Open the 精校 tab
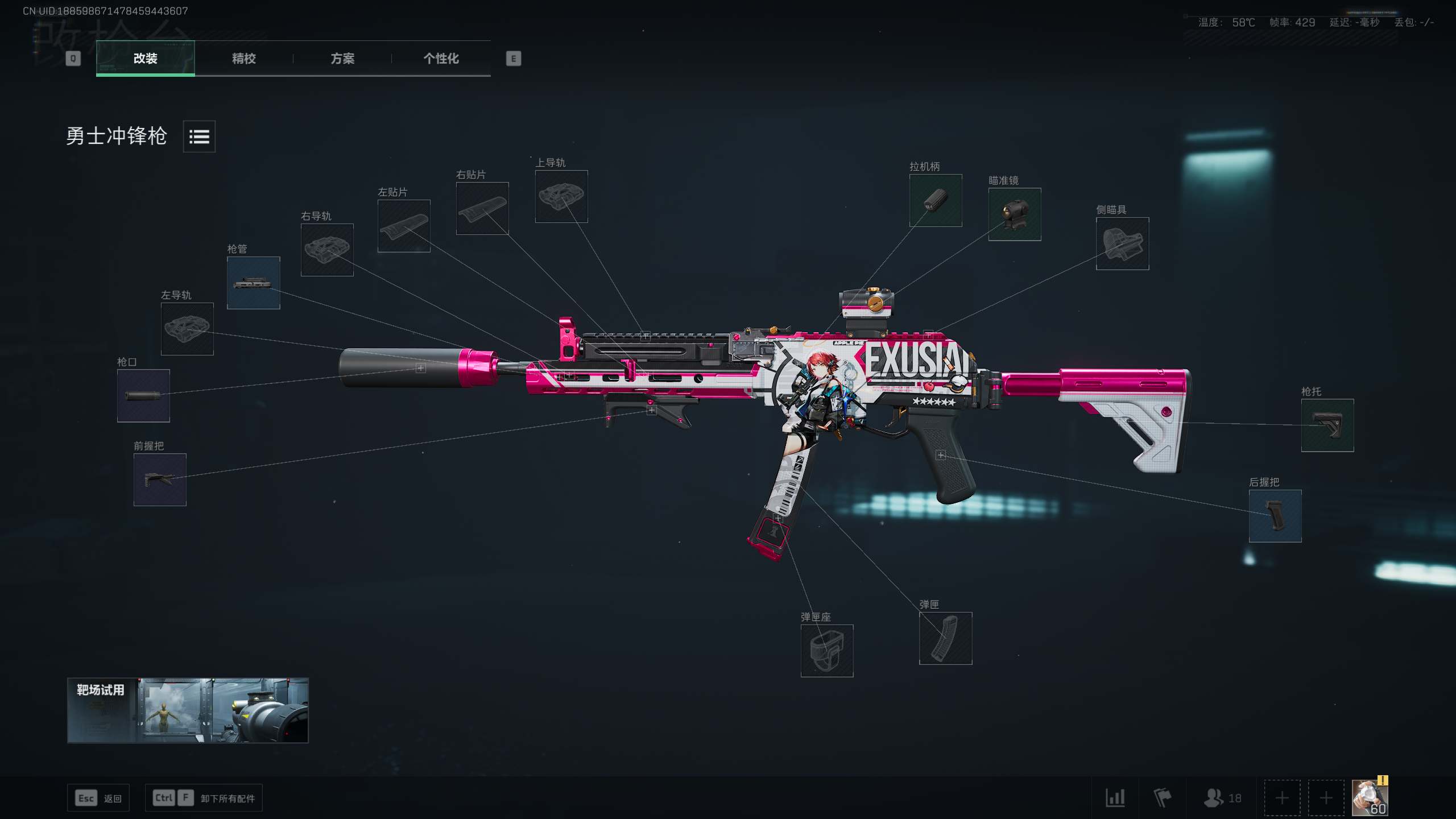The image size is (1456, 819). point(243,58)
